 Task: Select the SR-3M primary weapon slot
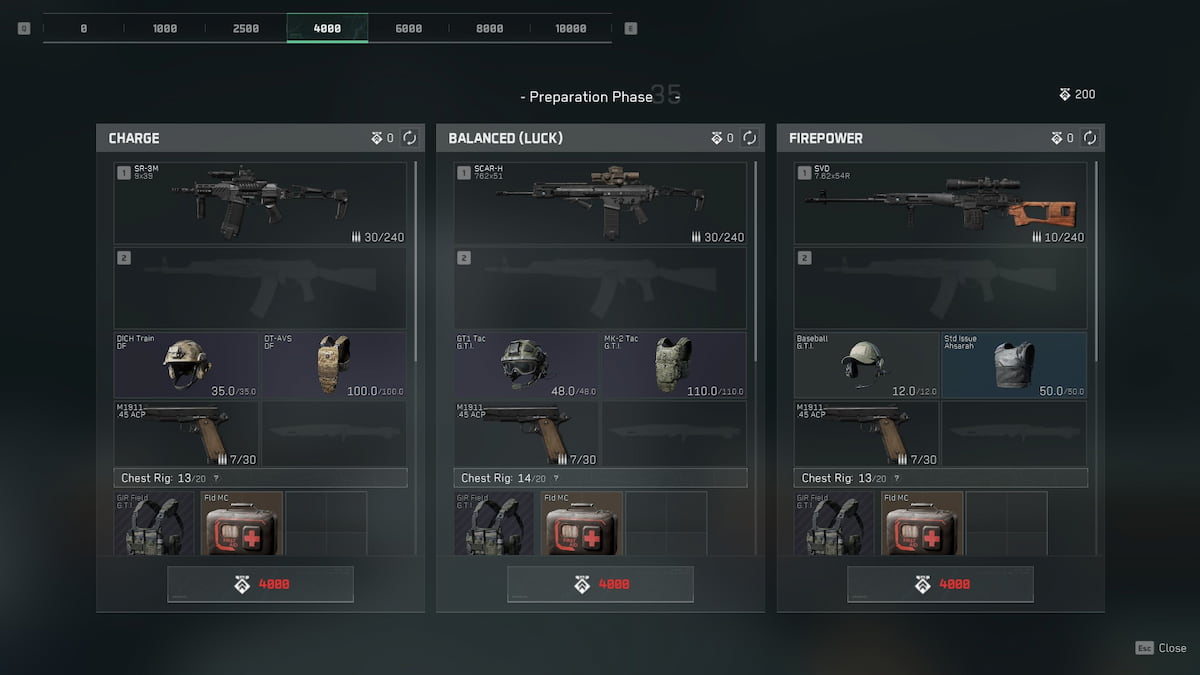(260, 203)
